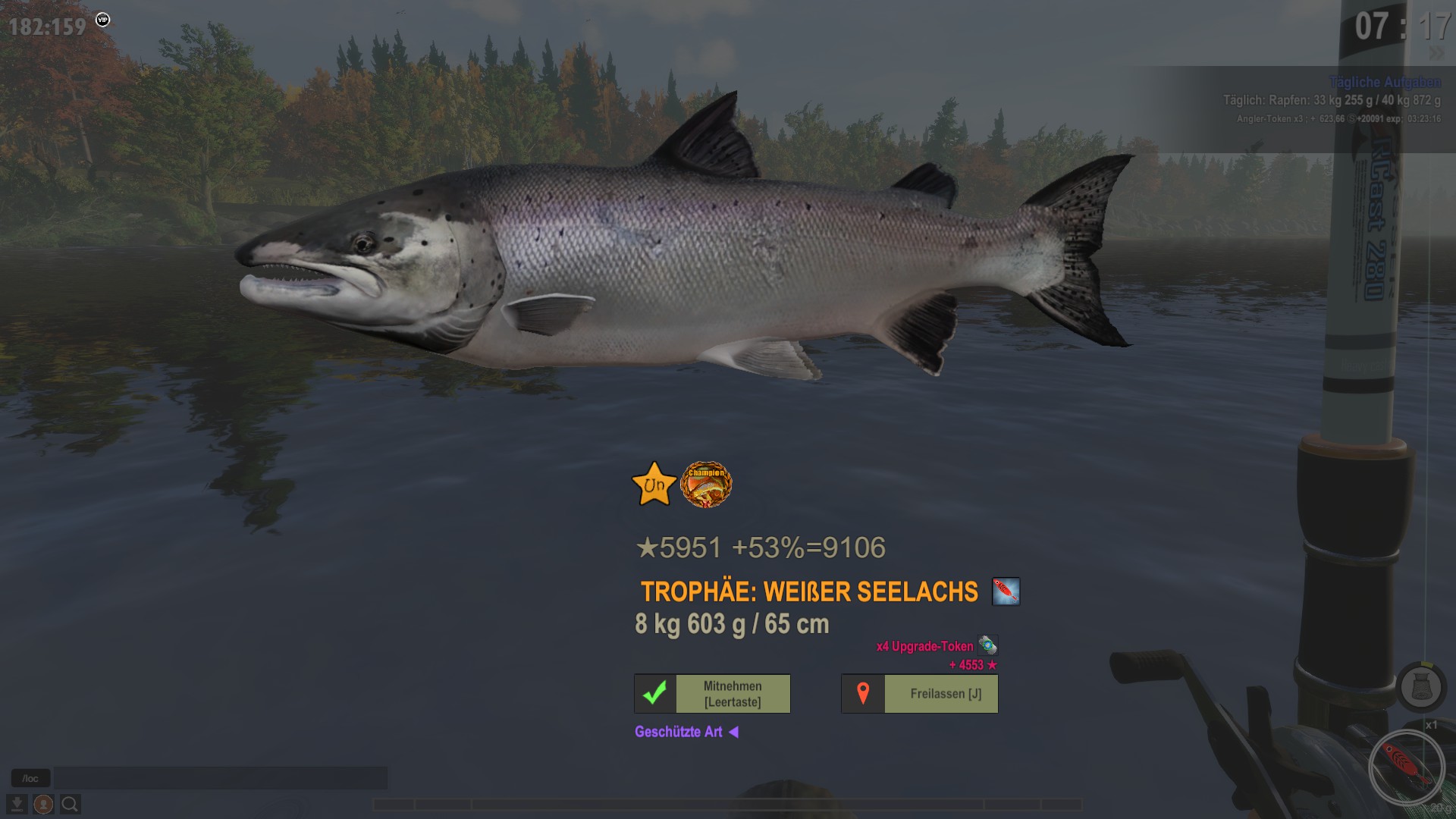This screenshot has width=1456, height=819.
Task: Open Tägliche Aufgaben daily tasks panel
Action: tap(1384, 82)
